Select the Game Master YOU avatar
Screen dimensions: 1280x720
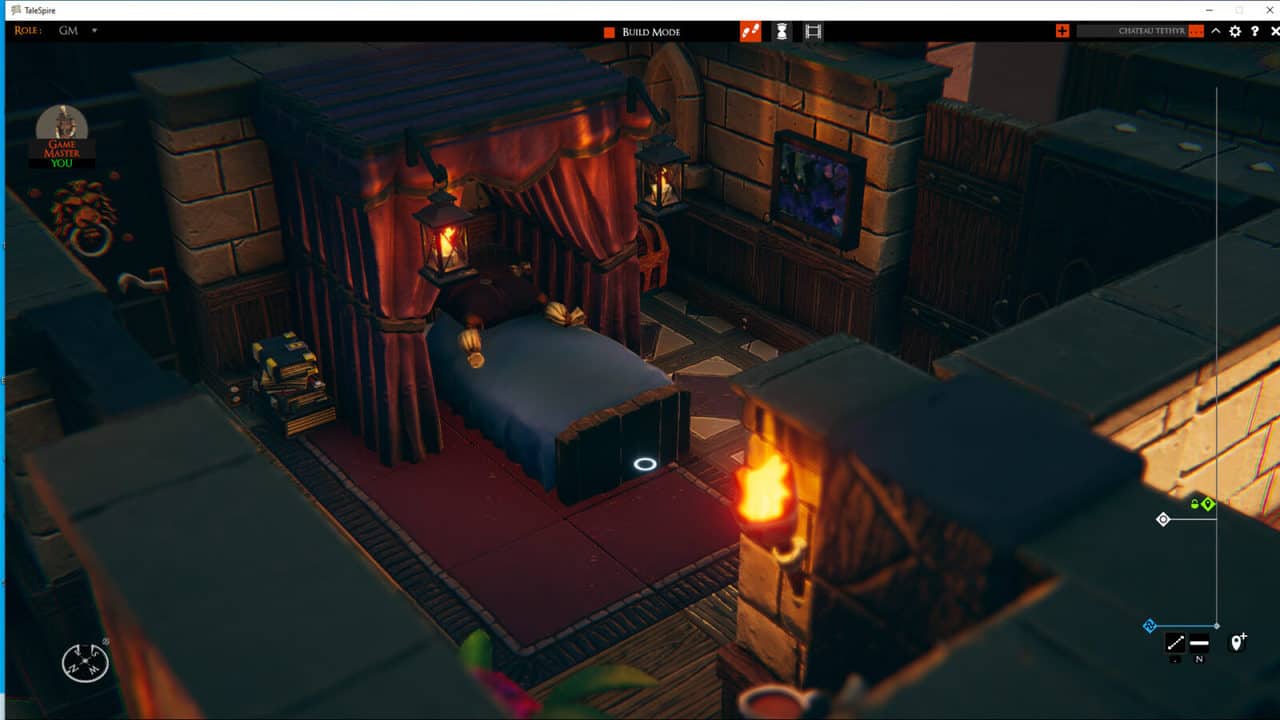click(x=62, y=135)
